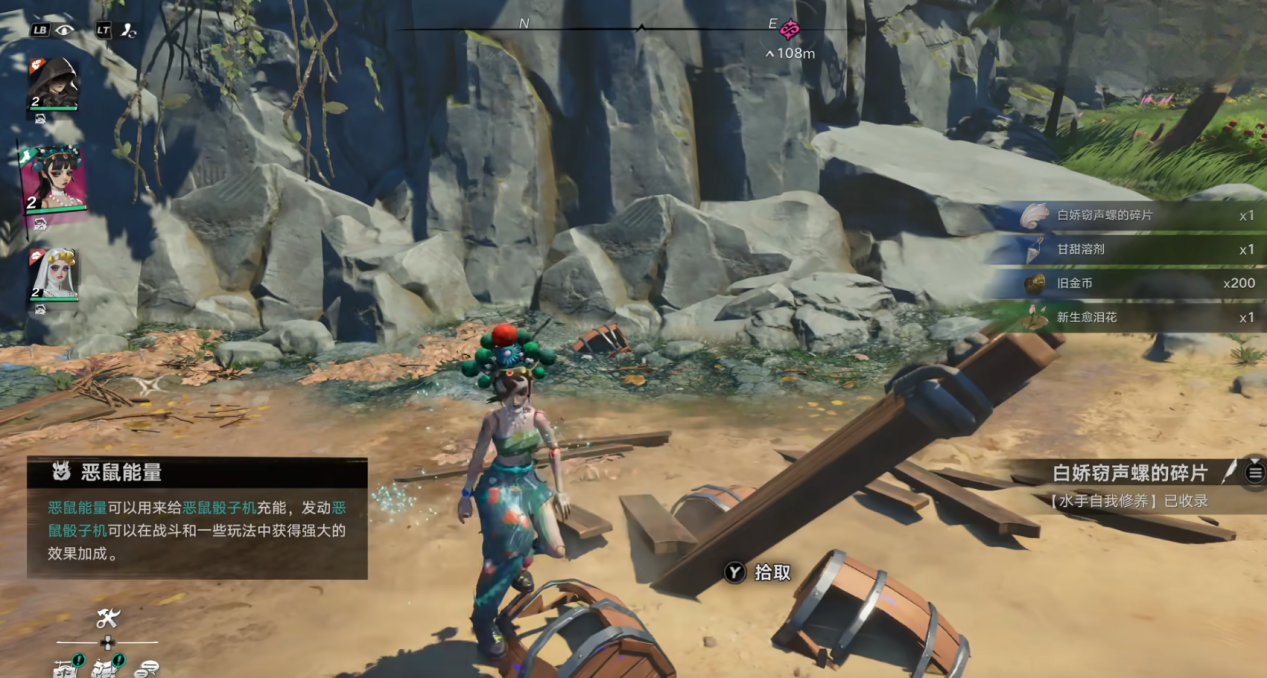Click the 恶鼠能量 tooltip panel
Screen dimensions: 1267x678
tap(197, 518)
